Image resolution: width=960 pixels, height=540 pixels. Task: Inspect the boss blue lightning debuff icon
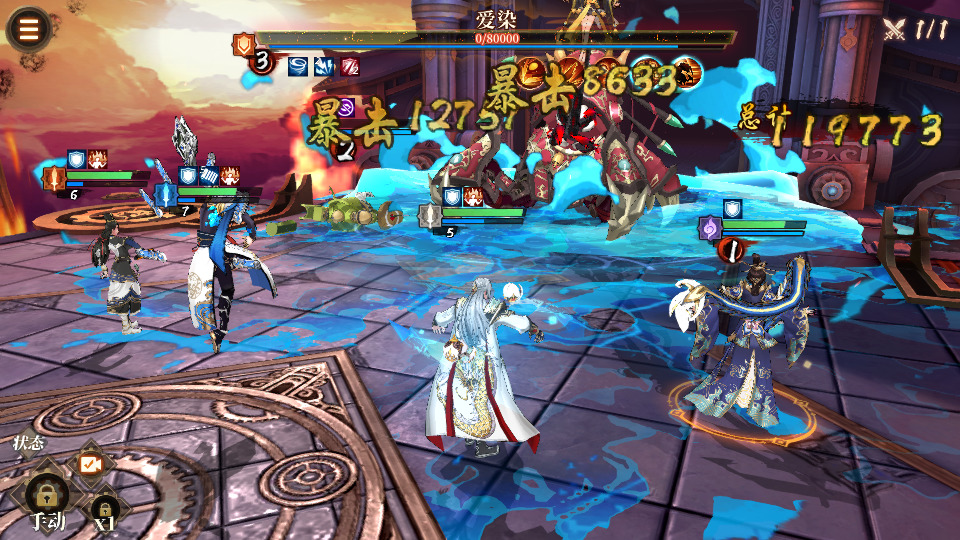(x=324, y=67)
